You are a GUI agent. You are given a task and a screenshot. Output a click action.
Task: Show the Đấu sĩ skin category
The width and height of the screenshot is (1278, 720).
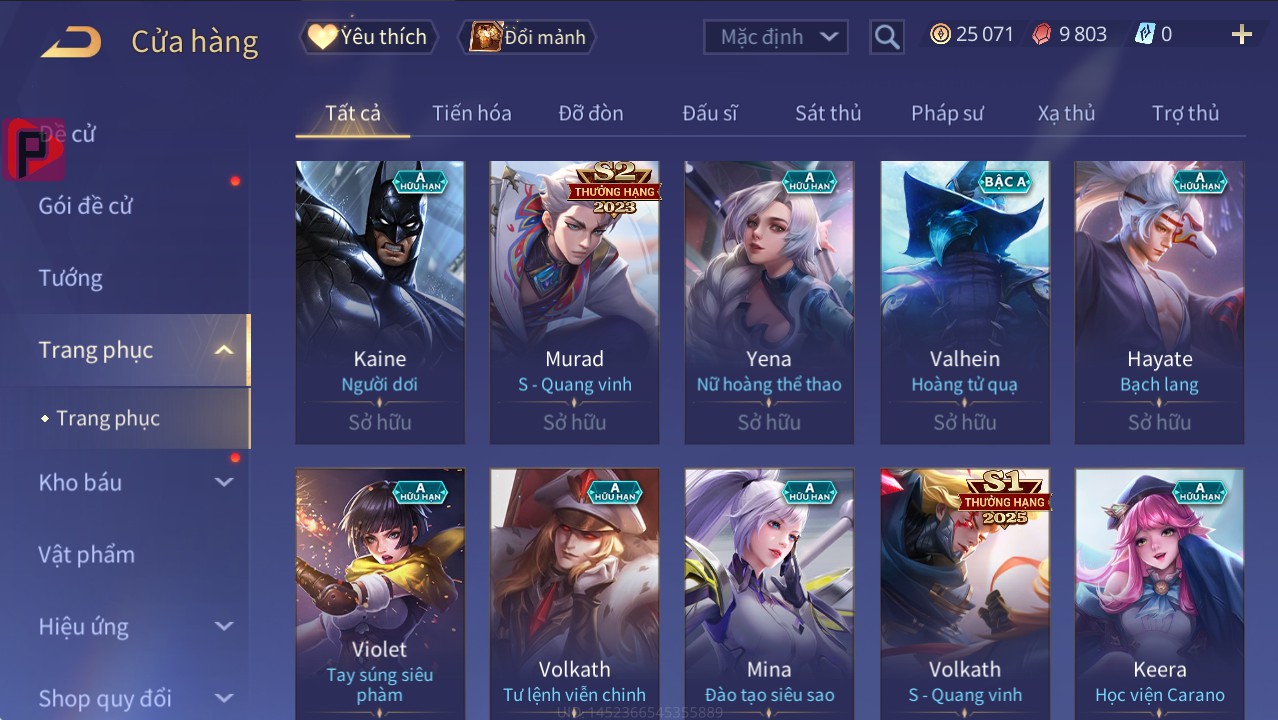pos(709,113)
